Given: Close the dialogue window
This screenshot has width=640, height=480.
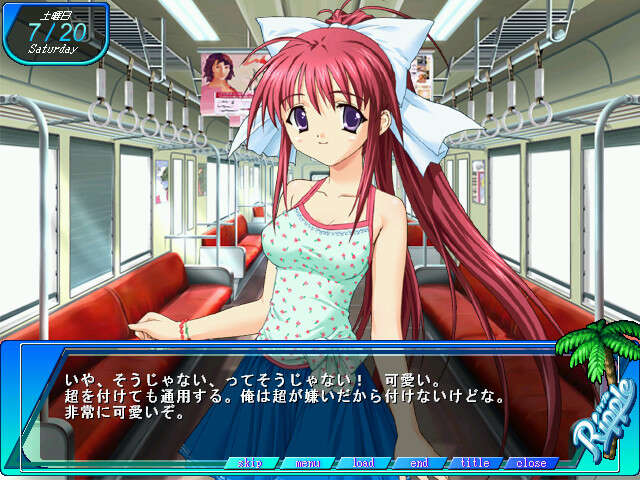Looking at the screenshot, I should pyautogui.click(x=531, y=463).
